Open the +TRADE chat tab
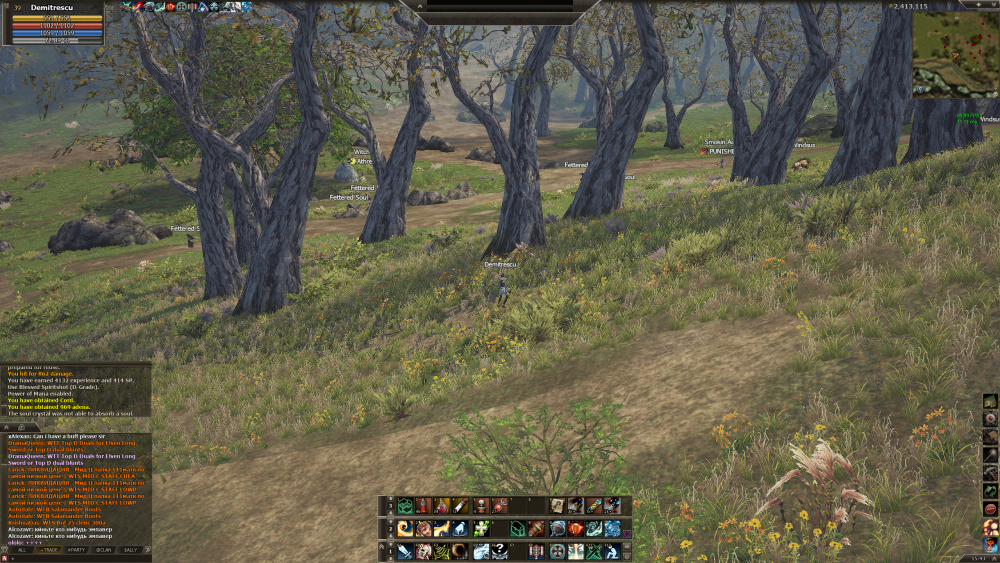The width and height of the screenshot is (1000, 563). 49,550
